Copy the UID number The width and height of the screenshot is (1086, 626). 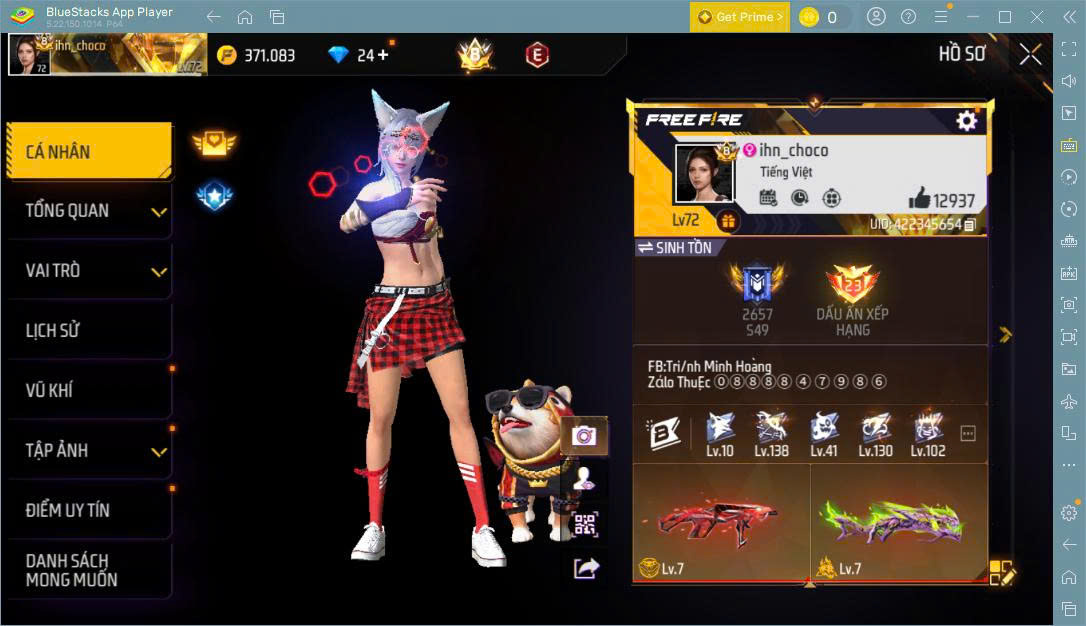[969, 225]
